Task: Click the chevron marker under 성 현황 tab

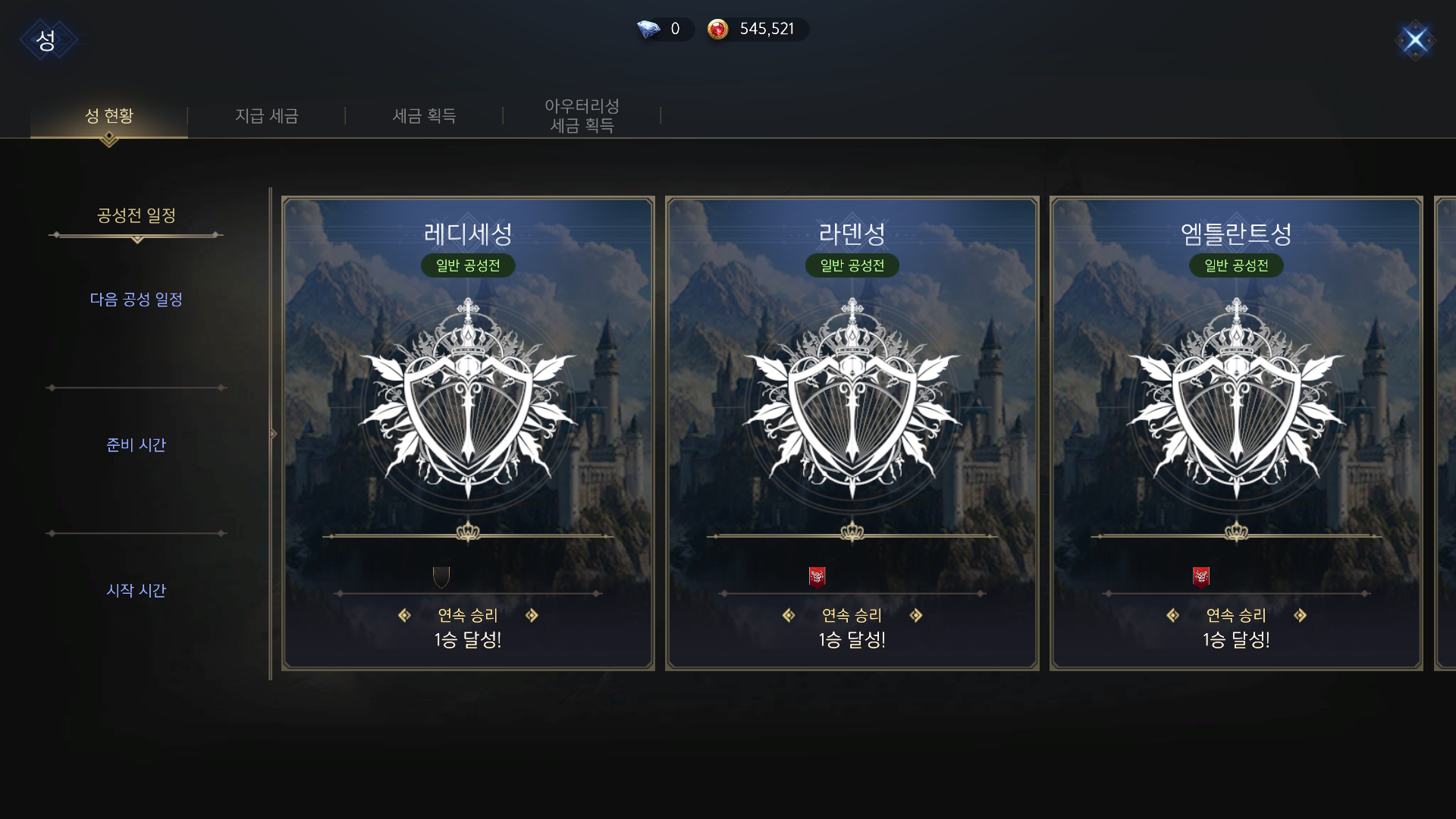Action: click(x=108, y=138)
